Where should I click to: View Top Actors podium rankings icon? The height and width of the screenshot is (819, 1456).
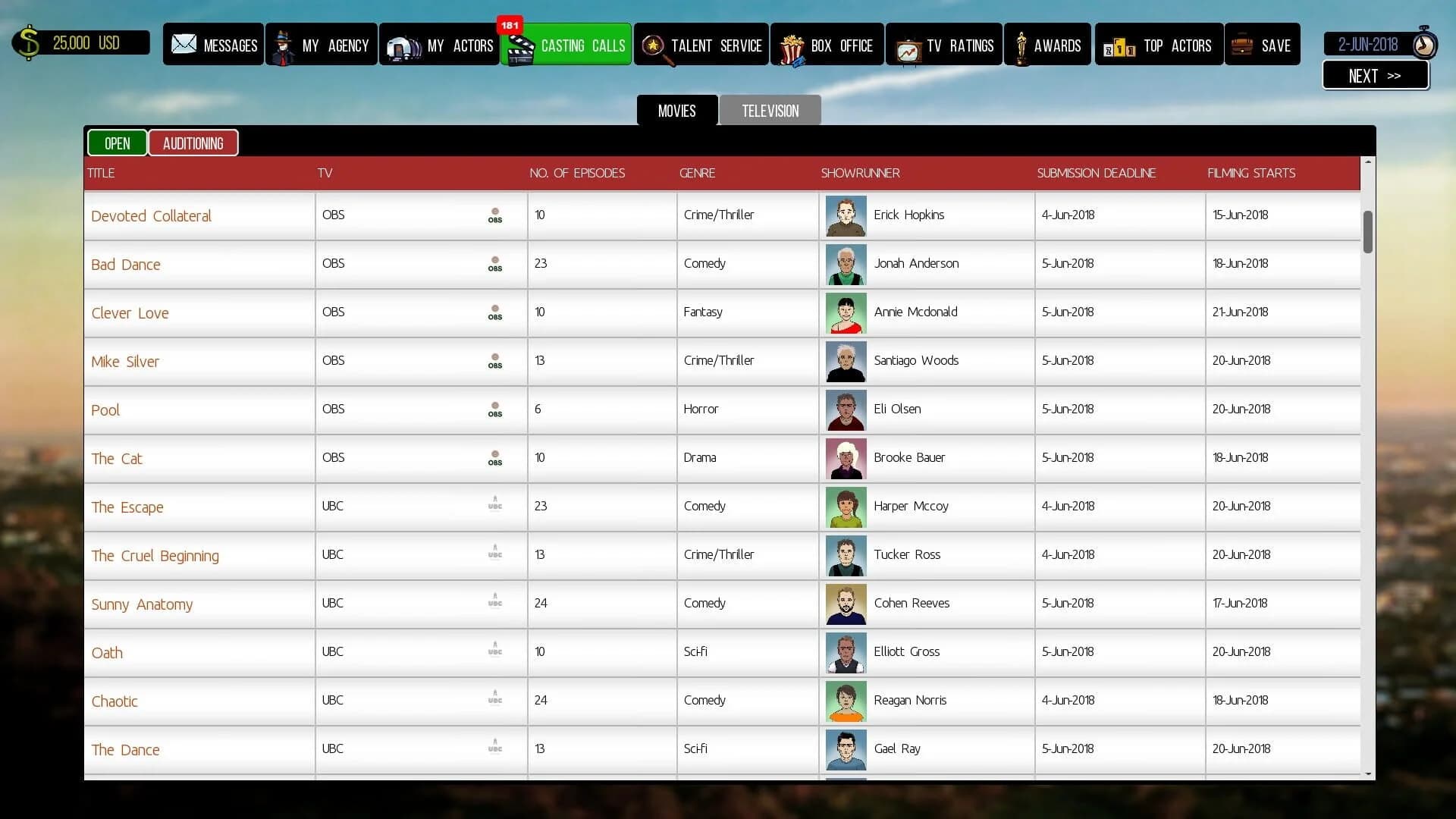click(1120, 44)
